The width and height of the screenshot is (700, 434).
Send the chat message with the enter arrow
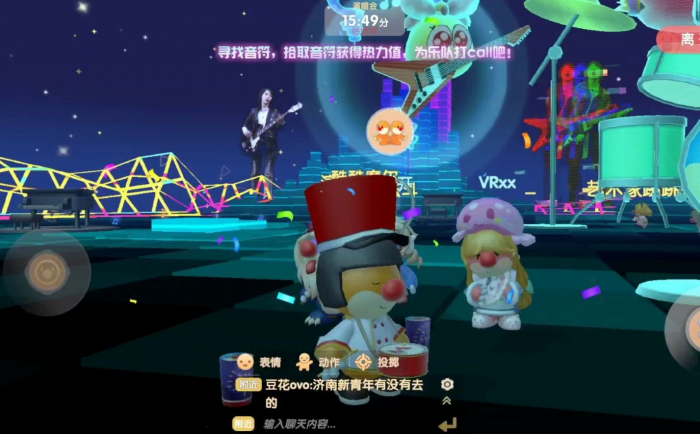(x=447, y=424)
